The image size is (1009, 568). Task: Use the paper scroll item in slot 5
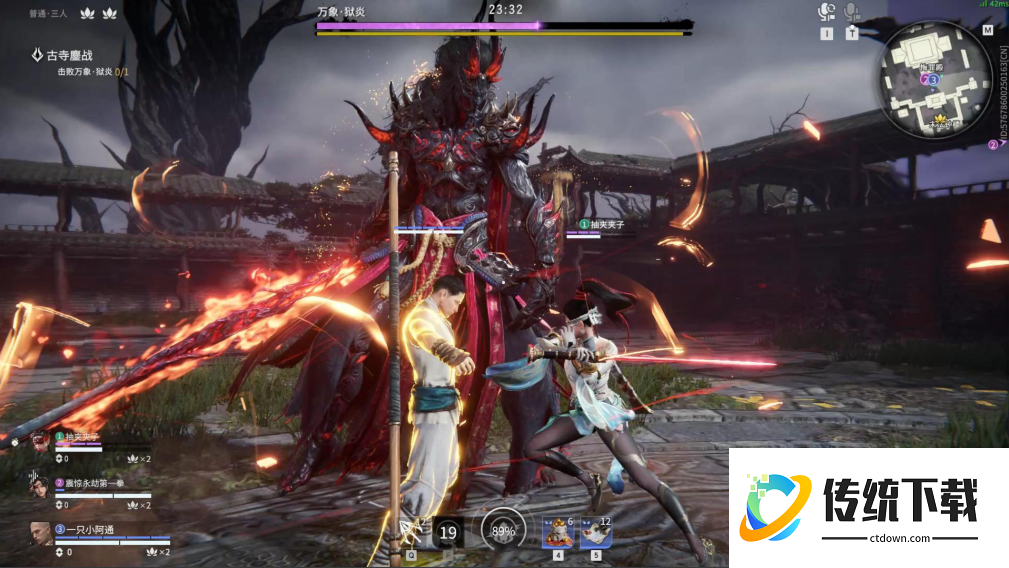tap(596, 532)
